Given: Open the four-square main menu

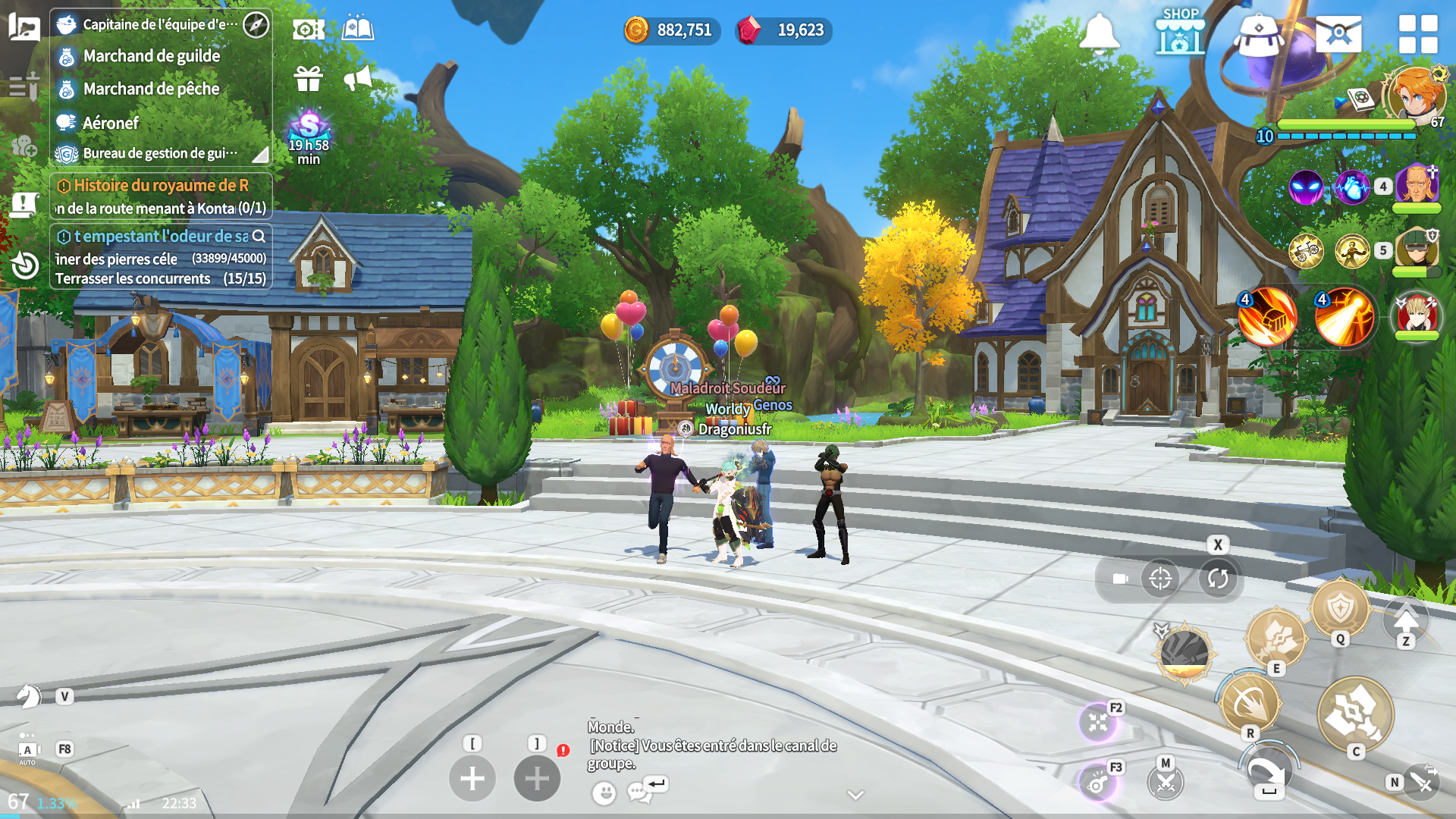Looking at the screenshot, I should pos(1418,34).
